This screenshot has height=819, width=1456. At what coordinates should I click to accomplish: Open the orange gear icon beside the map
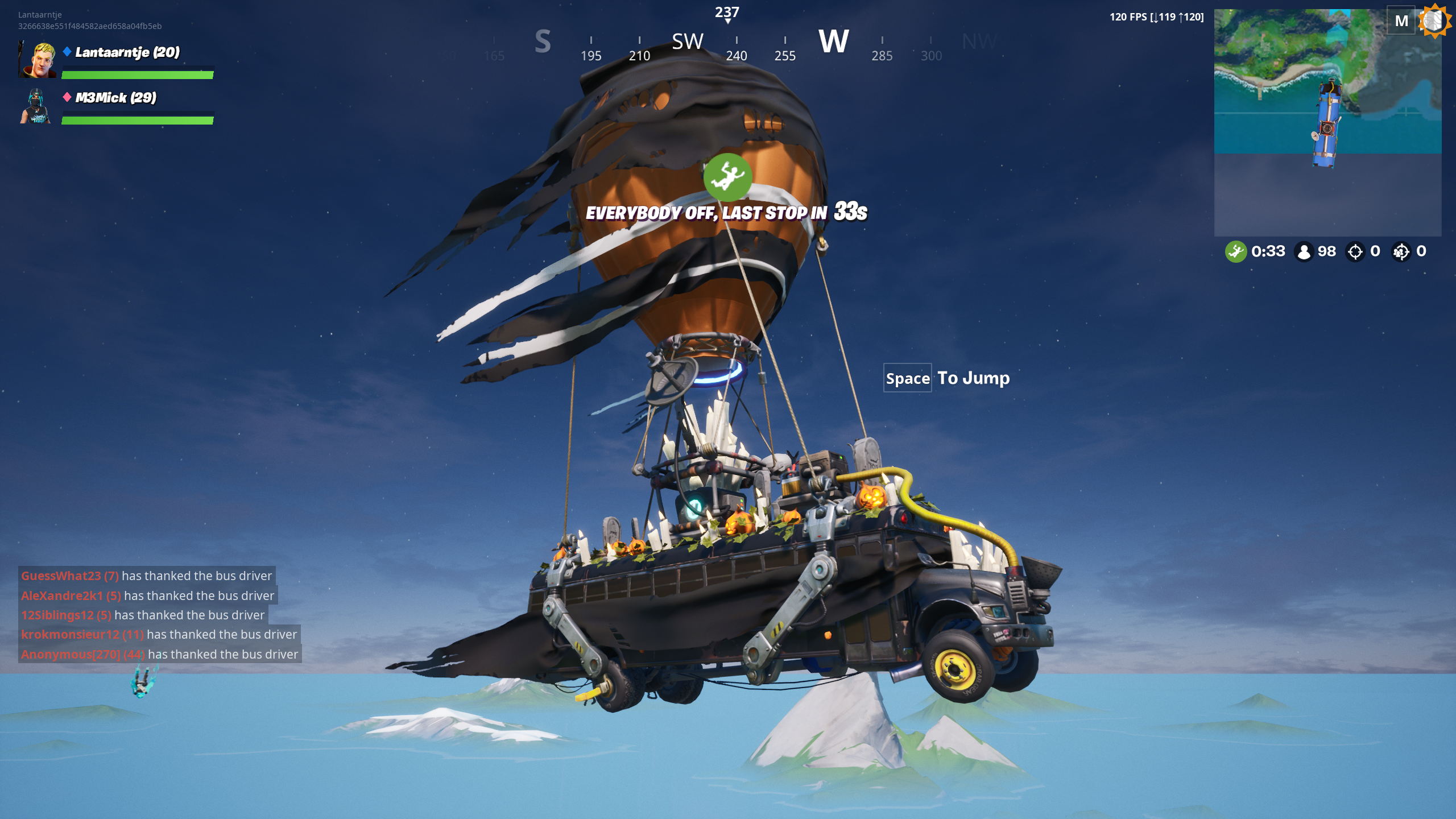pos(1435,21)
